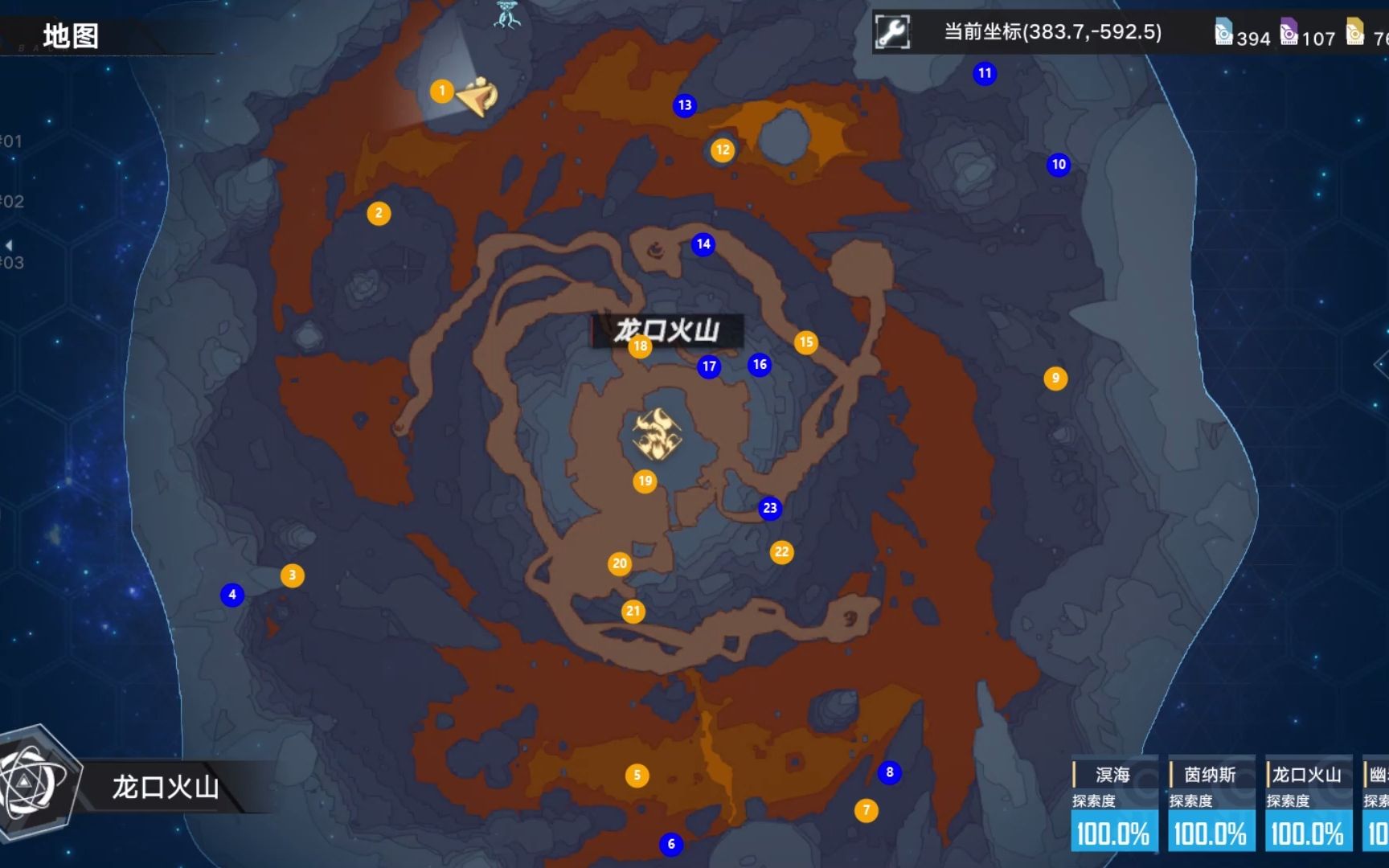Select blue marker 4 on the western shore
The image size is (1389, 868).
click(x=232, y=595)
